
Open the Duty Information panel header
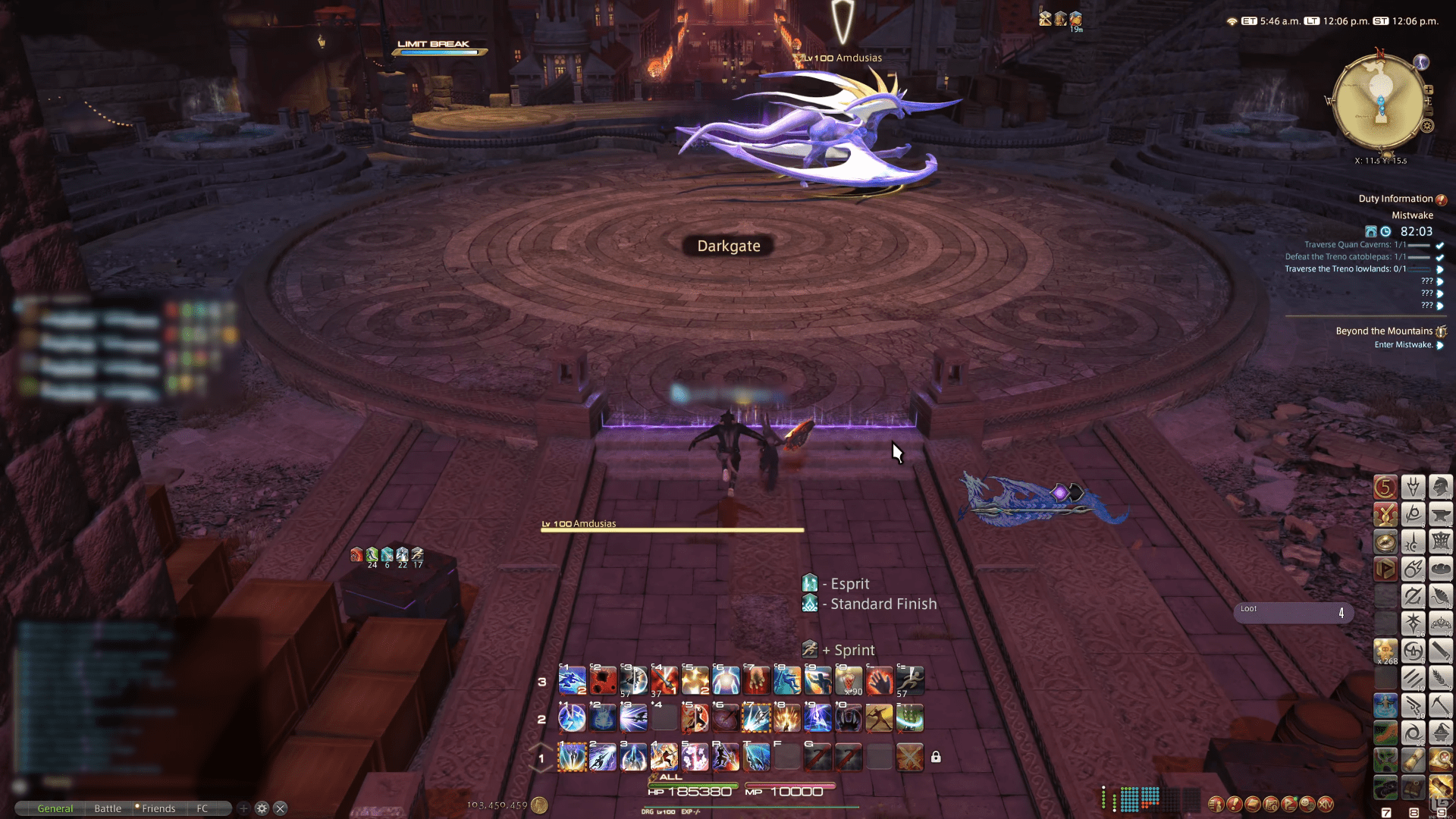coord(1395,199)
